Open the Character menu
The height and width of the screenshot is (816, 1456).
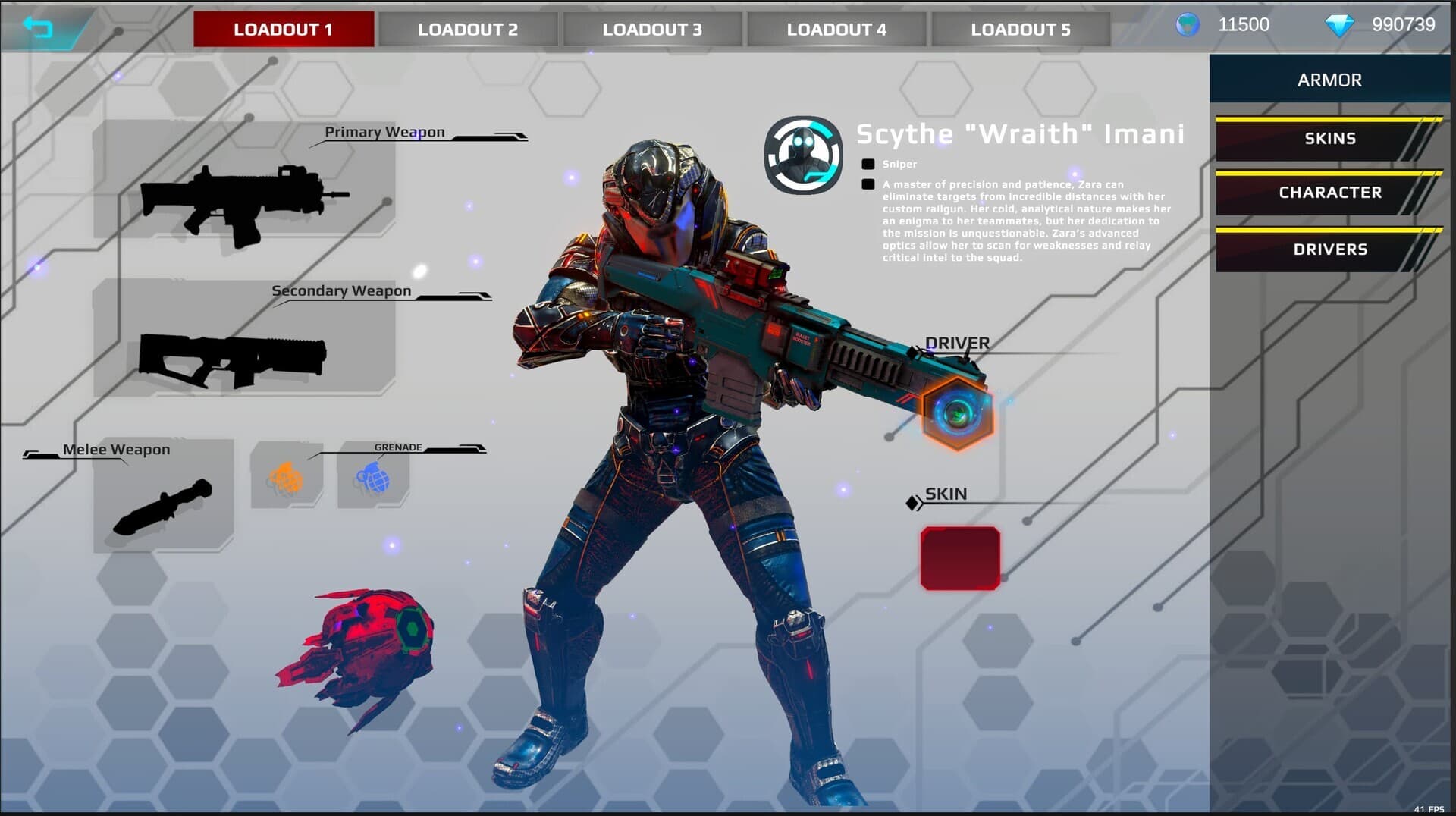tap(1329, 193)
